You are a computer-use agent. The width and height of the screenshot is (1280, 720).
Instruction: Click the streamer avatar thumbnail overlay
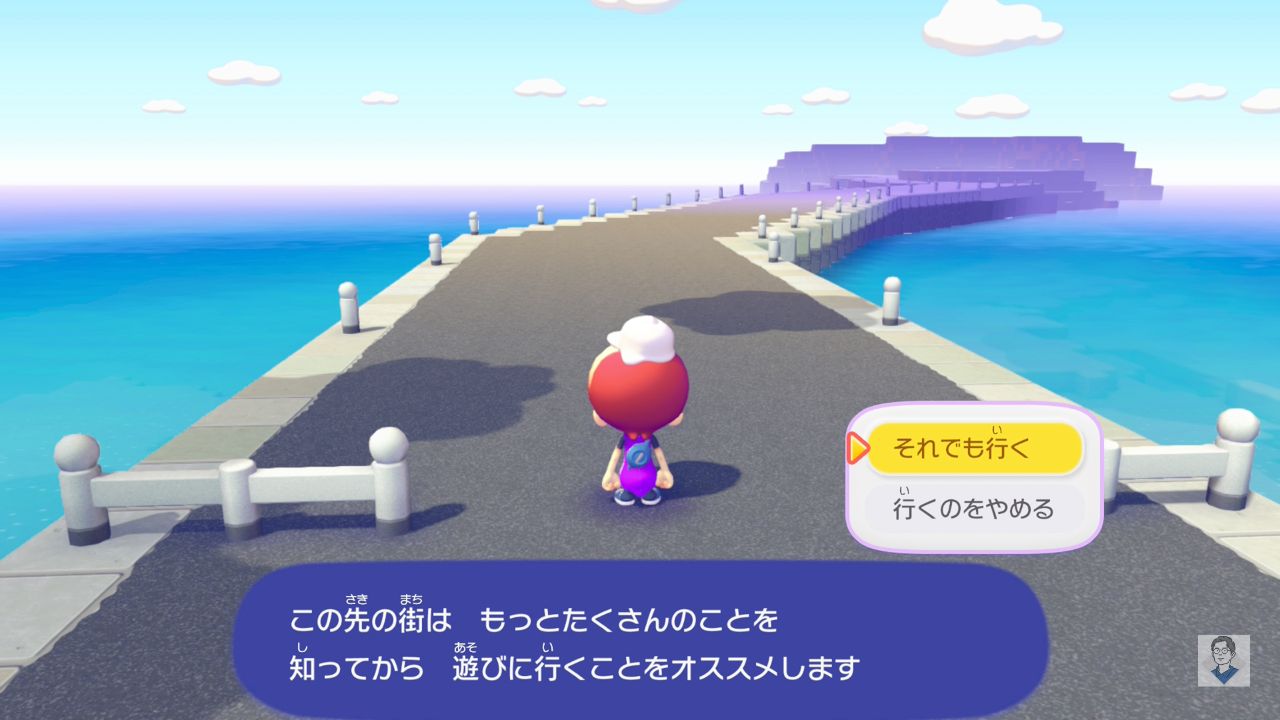(1223, 660)
